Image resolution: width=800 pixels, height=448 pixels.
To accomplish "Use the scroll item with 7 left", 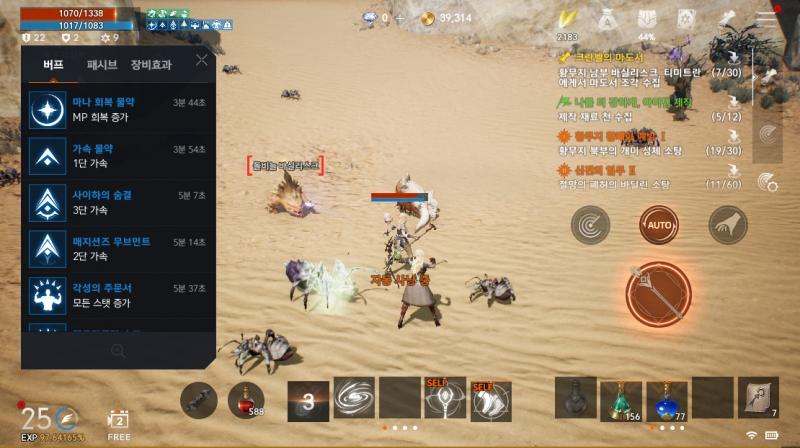I will 757,398.
